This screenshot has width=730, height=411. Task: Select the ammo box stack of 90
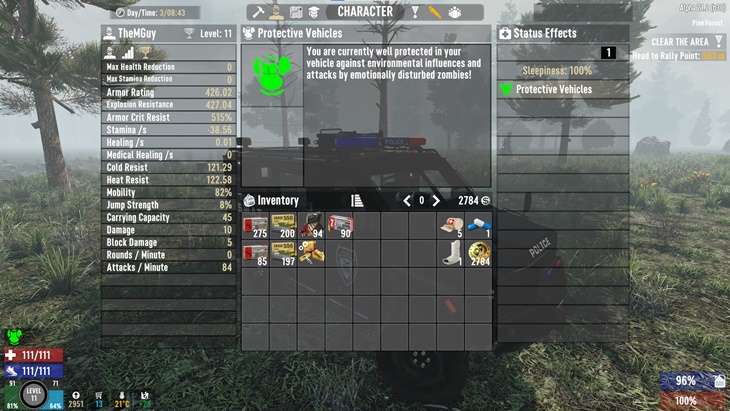click(340, 225)
